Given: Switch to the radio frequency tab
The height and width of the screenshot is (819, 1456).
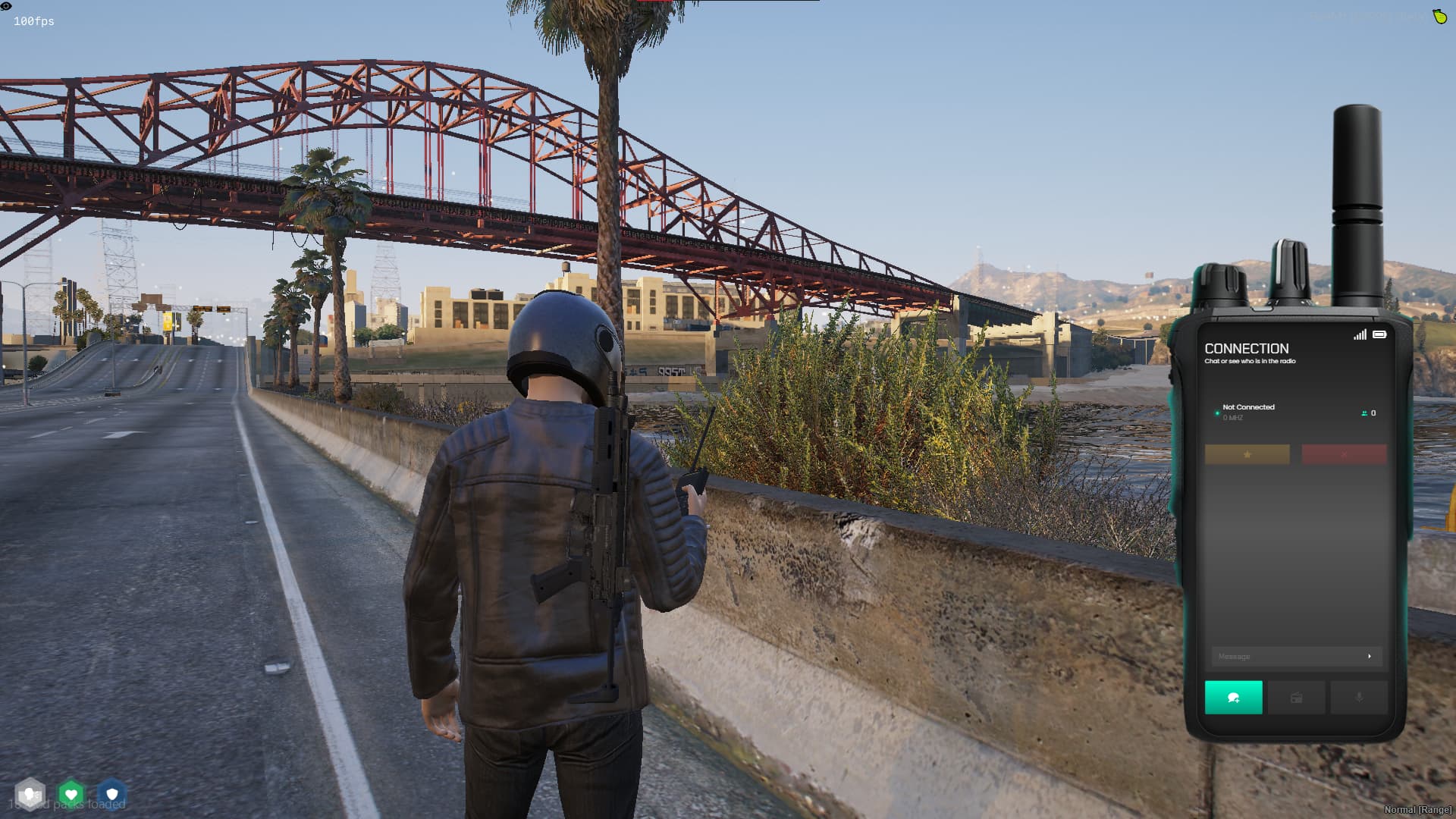Looking at the screenshot, I should click(1296, 698).
